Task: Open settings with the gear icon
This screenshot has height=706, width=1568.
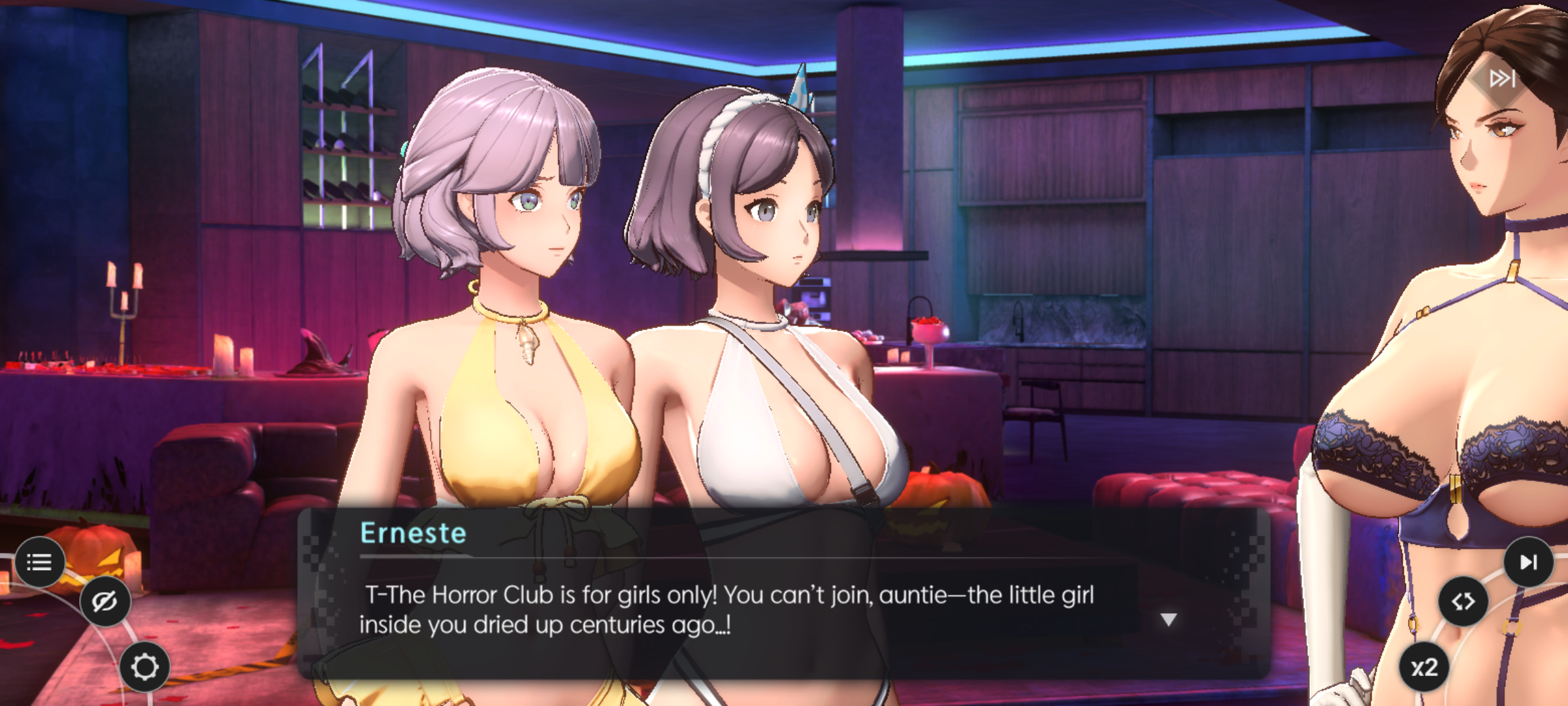Action: [x=144, y=667]
